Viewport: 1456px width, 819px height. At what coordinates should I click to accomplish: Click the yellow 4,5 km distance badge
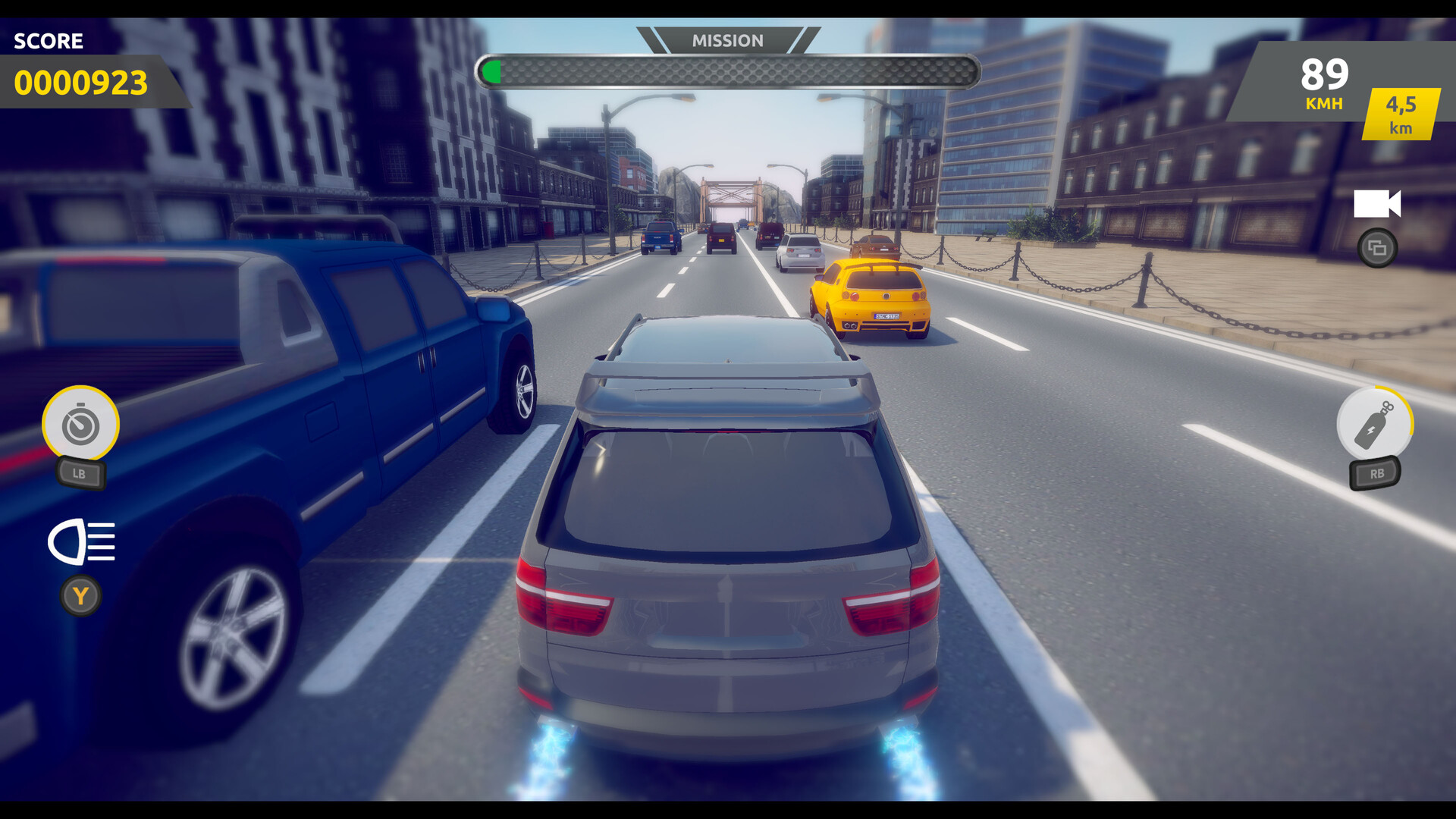(x=1401, y=114)
